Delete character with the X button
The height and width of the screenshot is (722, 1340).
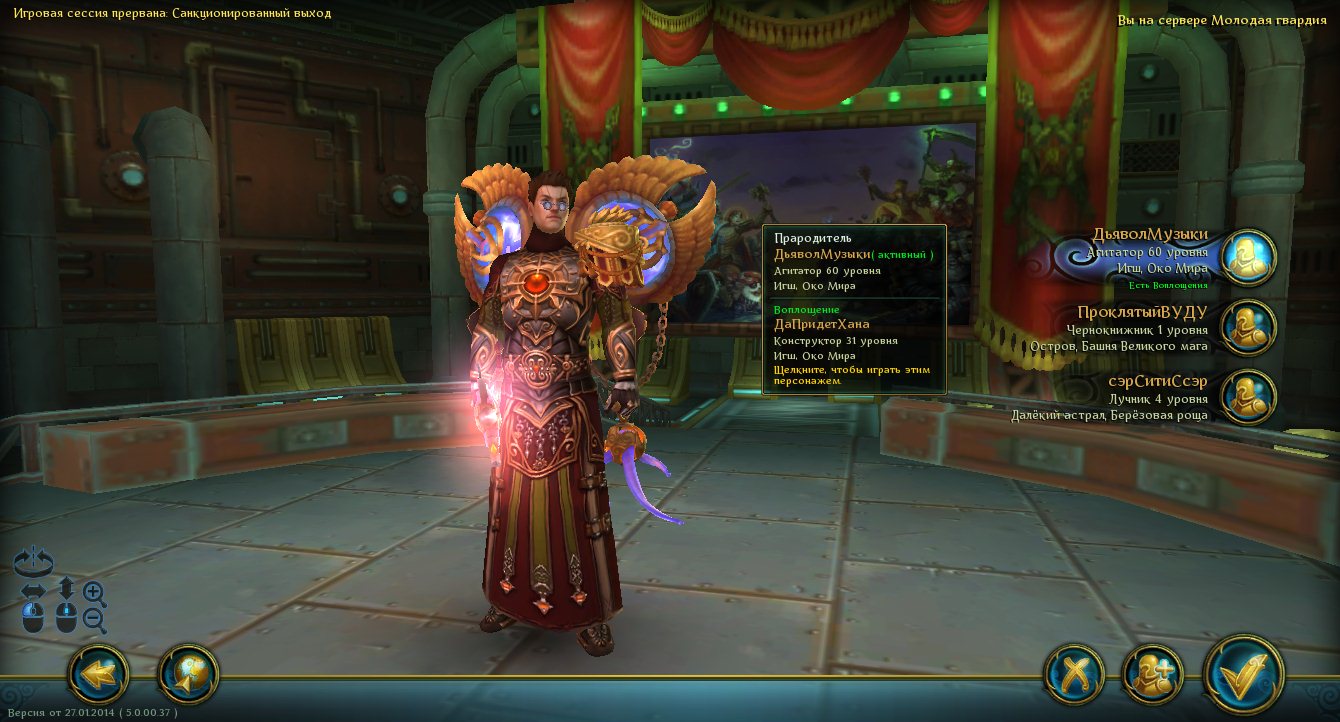1074,675
